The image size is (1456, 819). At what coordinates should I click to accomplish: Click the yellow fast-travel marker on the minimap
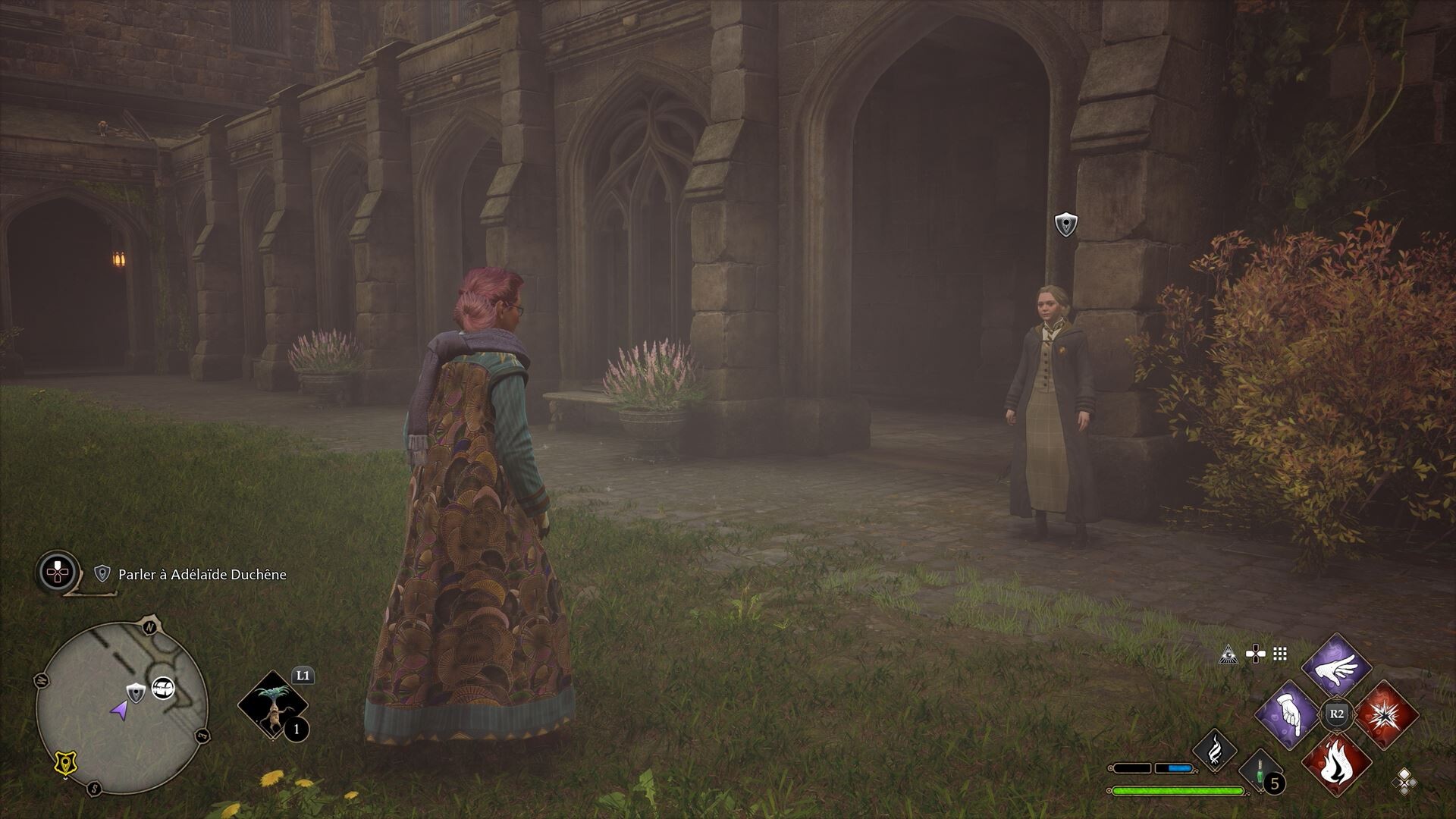coord(65,761)
